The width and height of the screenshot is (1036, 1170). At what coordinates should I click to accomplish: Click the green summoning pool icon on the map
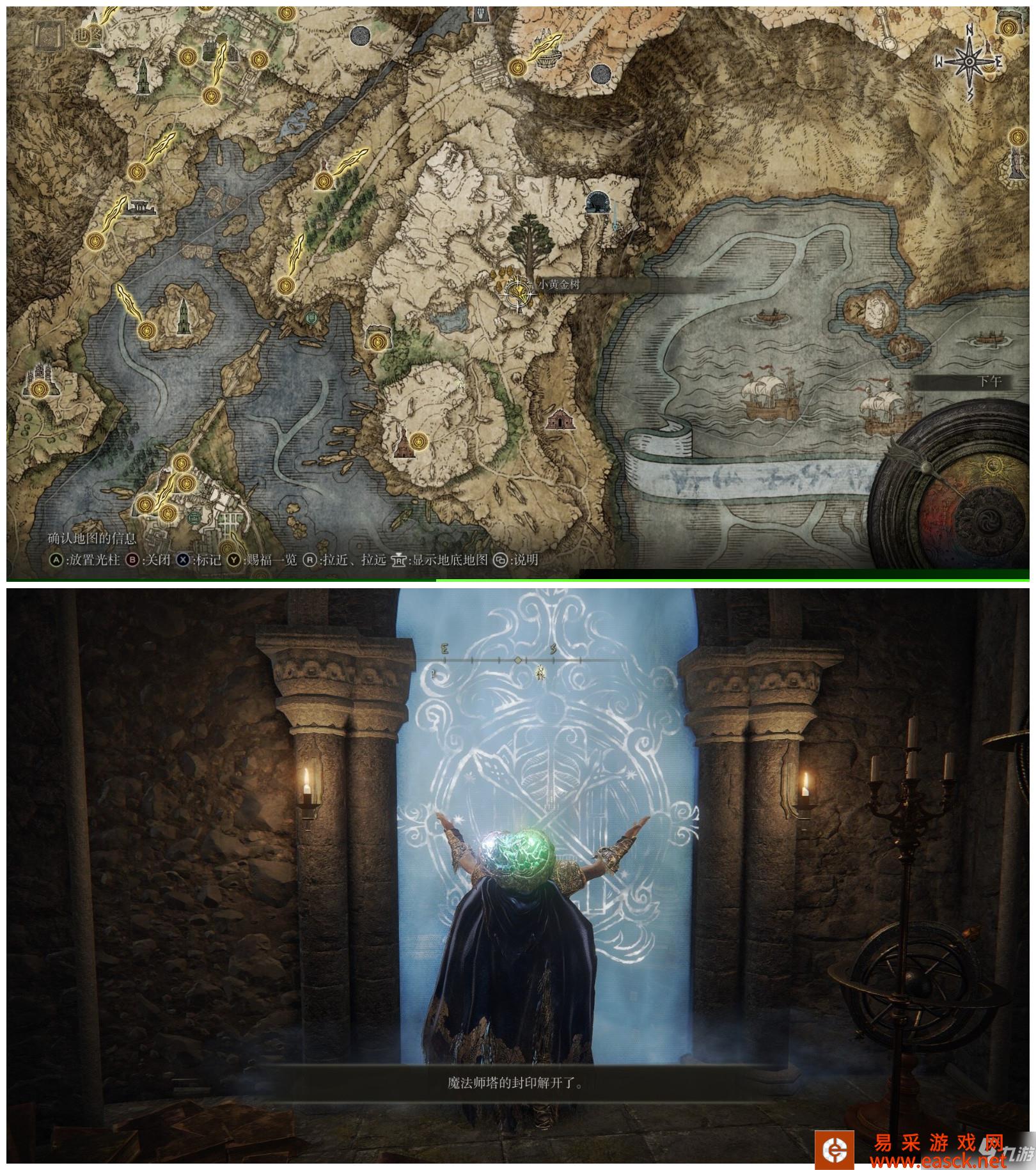pyautogui.click(x=312, y=316)
